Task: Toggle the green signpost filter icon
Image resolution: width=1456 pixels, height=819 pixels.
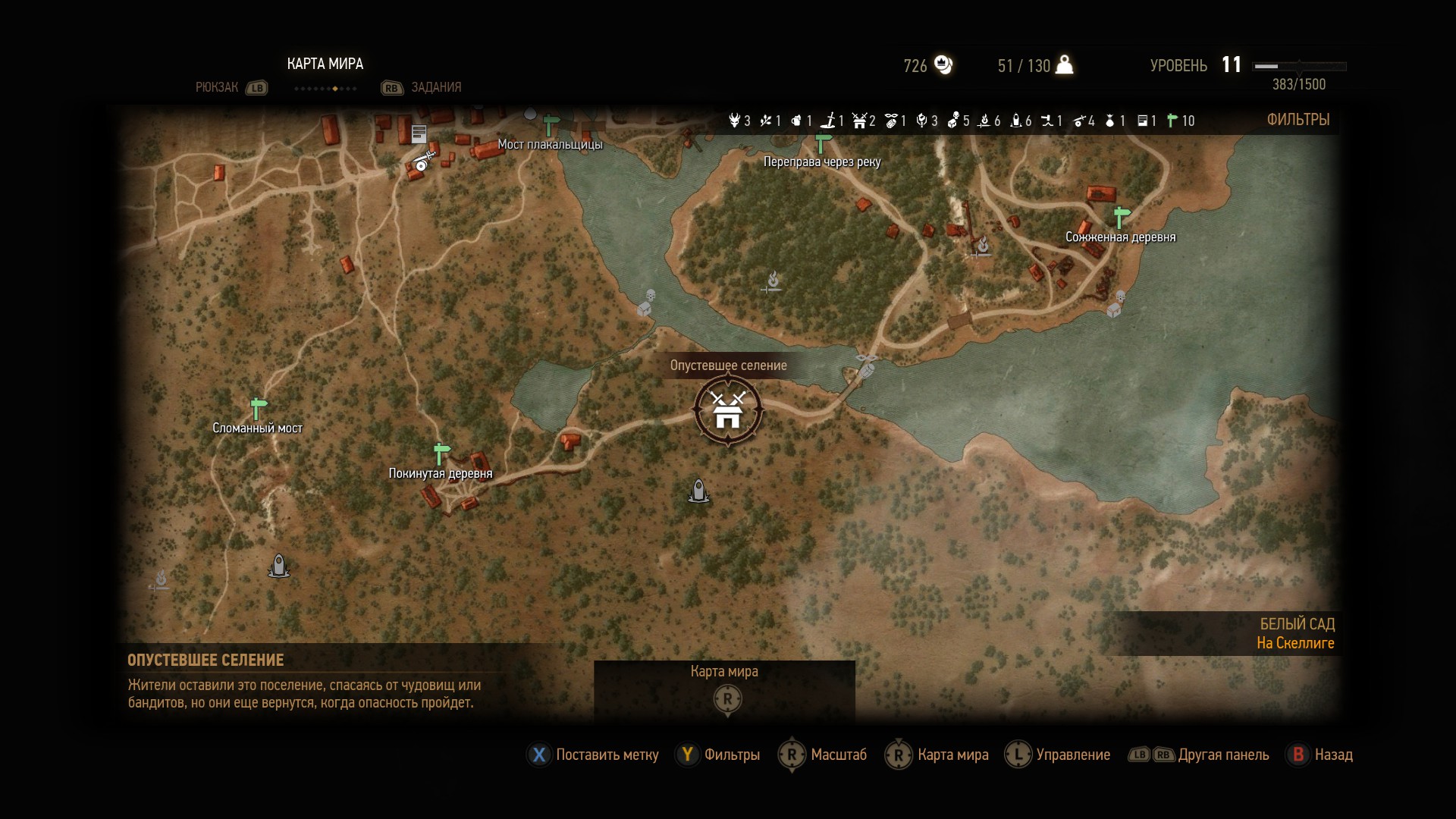Action: coord(1172,121)
